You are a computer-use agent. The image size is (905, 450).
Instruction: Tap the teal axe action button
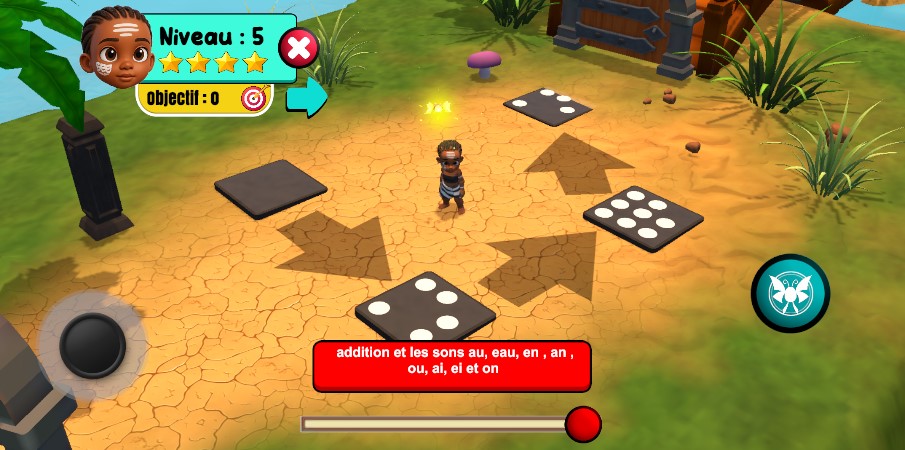(x=790, y=293)
